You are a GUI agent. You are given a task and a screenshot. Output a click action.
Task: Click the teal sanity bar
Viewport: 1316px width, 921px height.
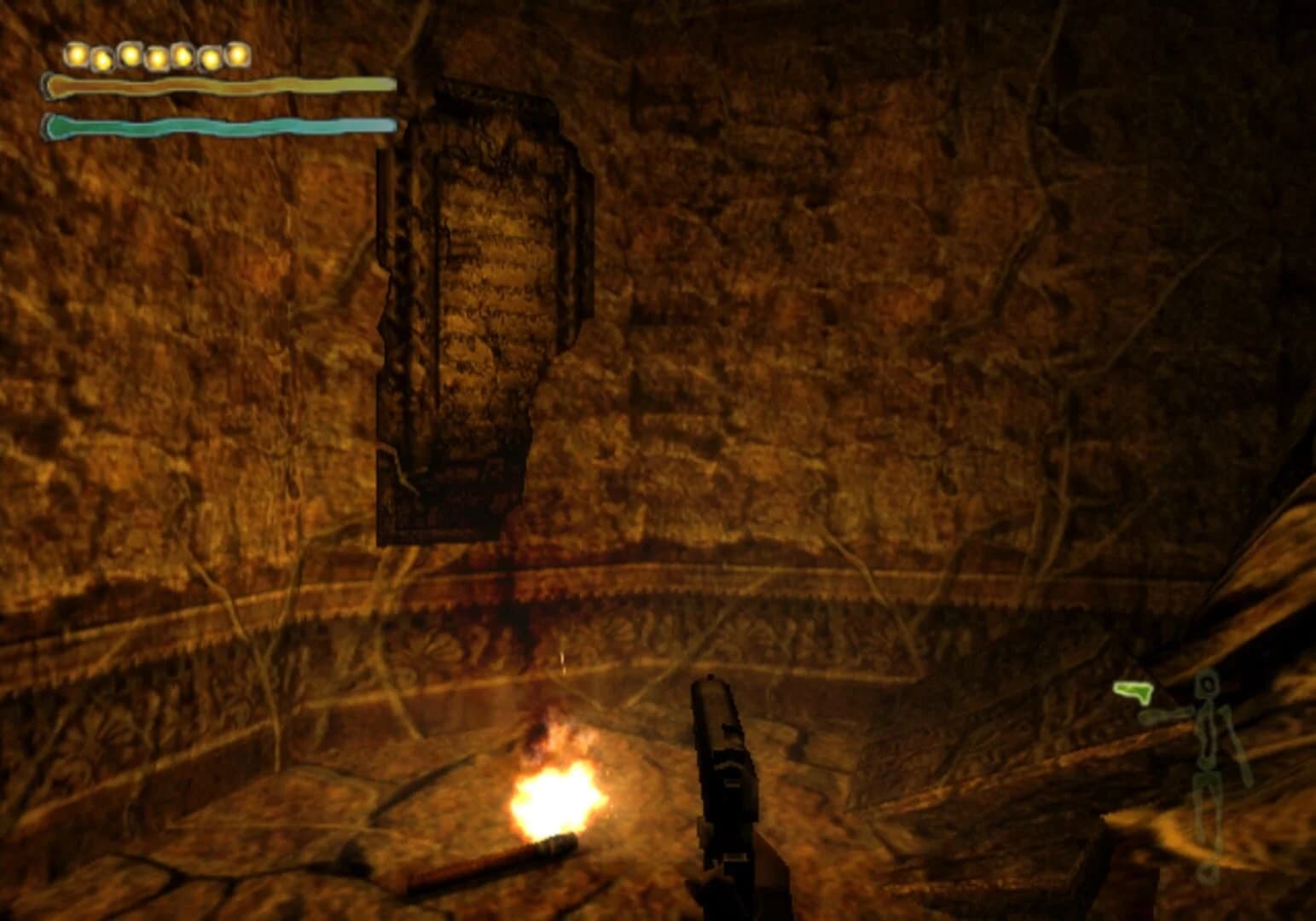(x=222, y=125)
